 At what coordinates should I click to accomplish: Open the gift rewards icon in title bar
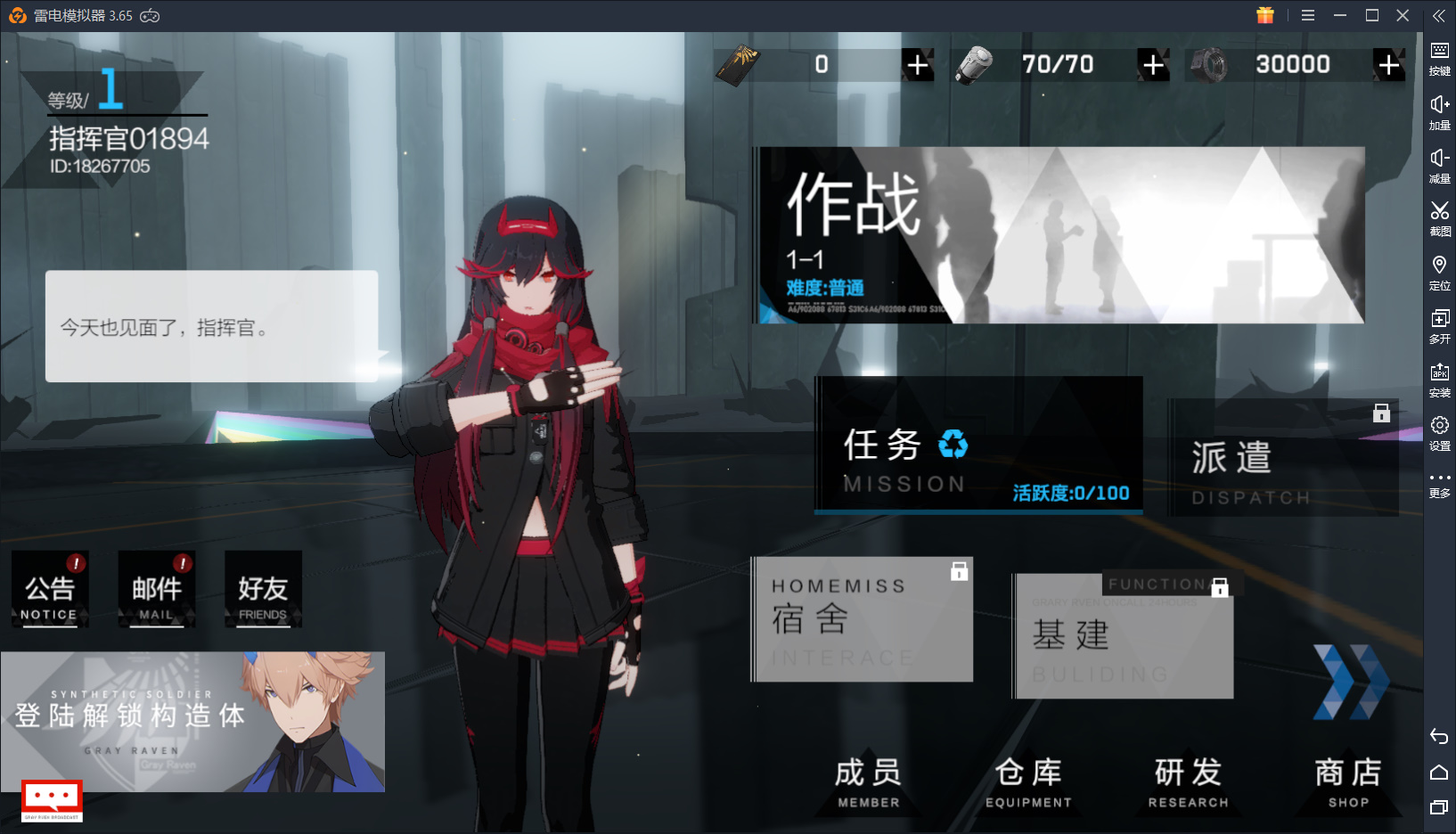(1264, 14)
